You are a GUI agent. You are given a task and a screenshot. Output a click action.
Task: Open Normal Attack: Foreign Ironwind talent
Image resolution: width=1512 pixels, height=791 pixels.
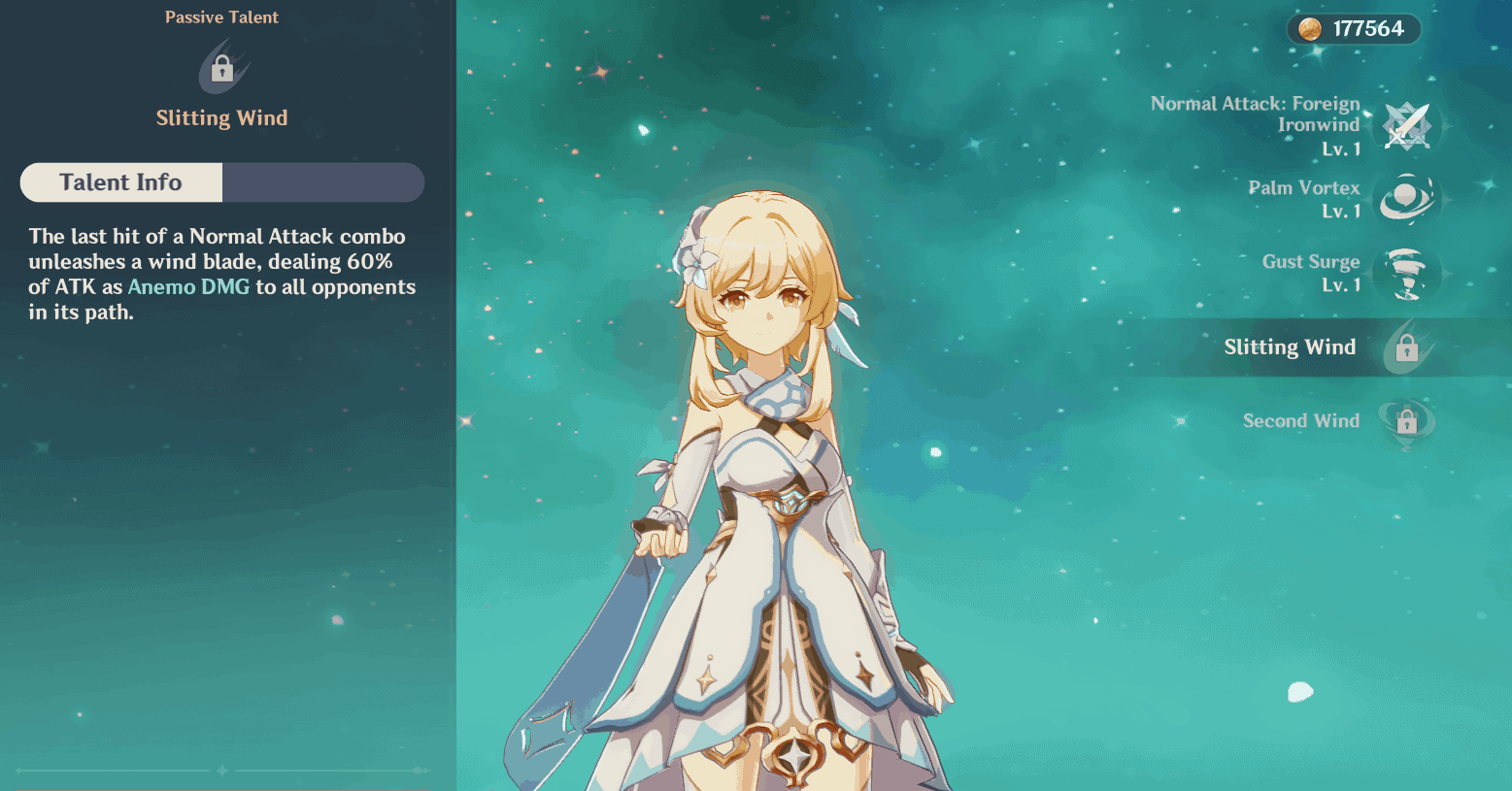click(1405, 126)
